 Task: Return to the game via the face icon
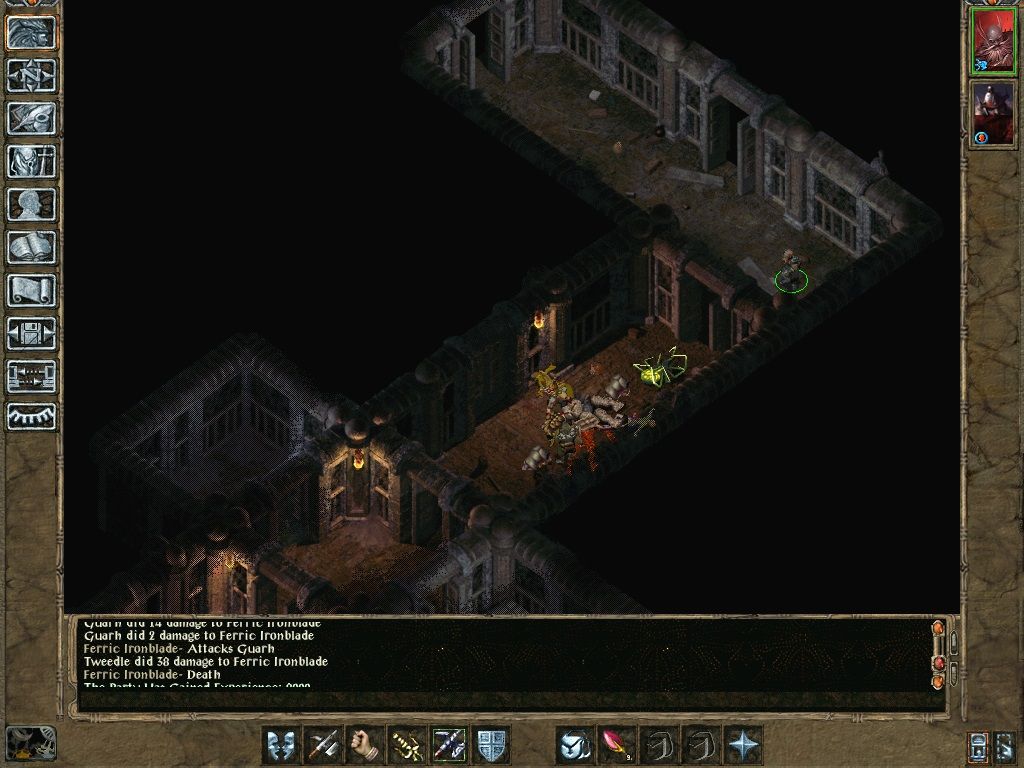coord(32,33)
